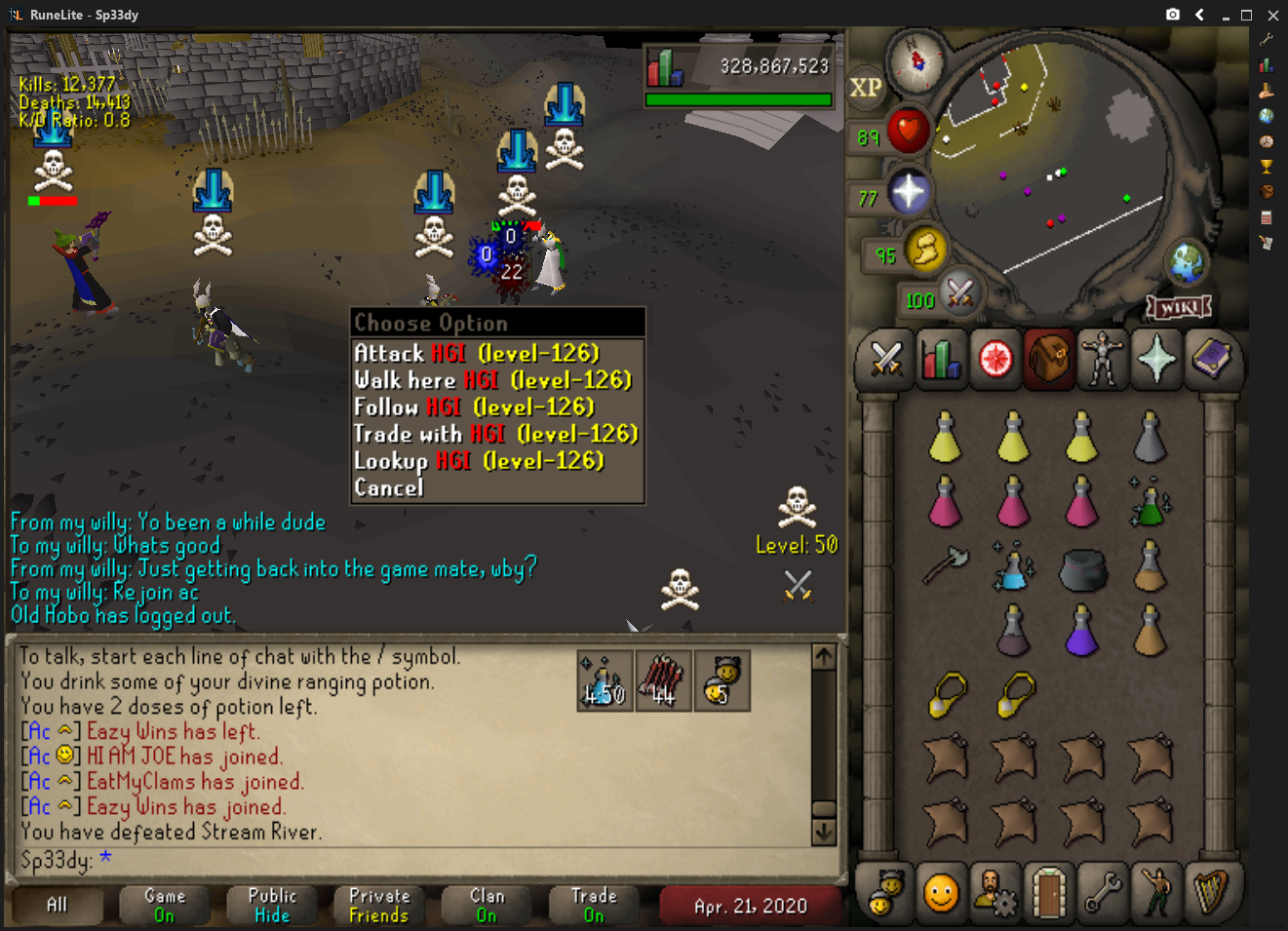This screenshot has width=1288, height=931.
Task: Choose Follow HGI option
Action: point(474,407)
